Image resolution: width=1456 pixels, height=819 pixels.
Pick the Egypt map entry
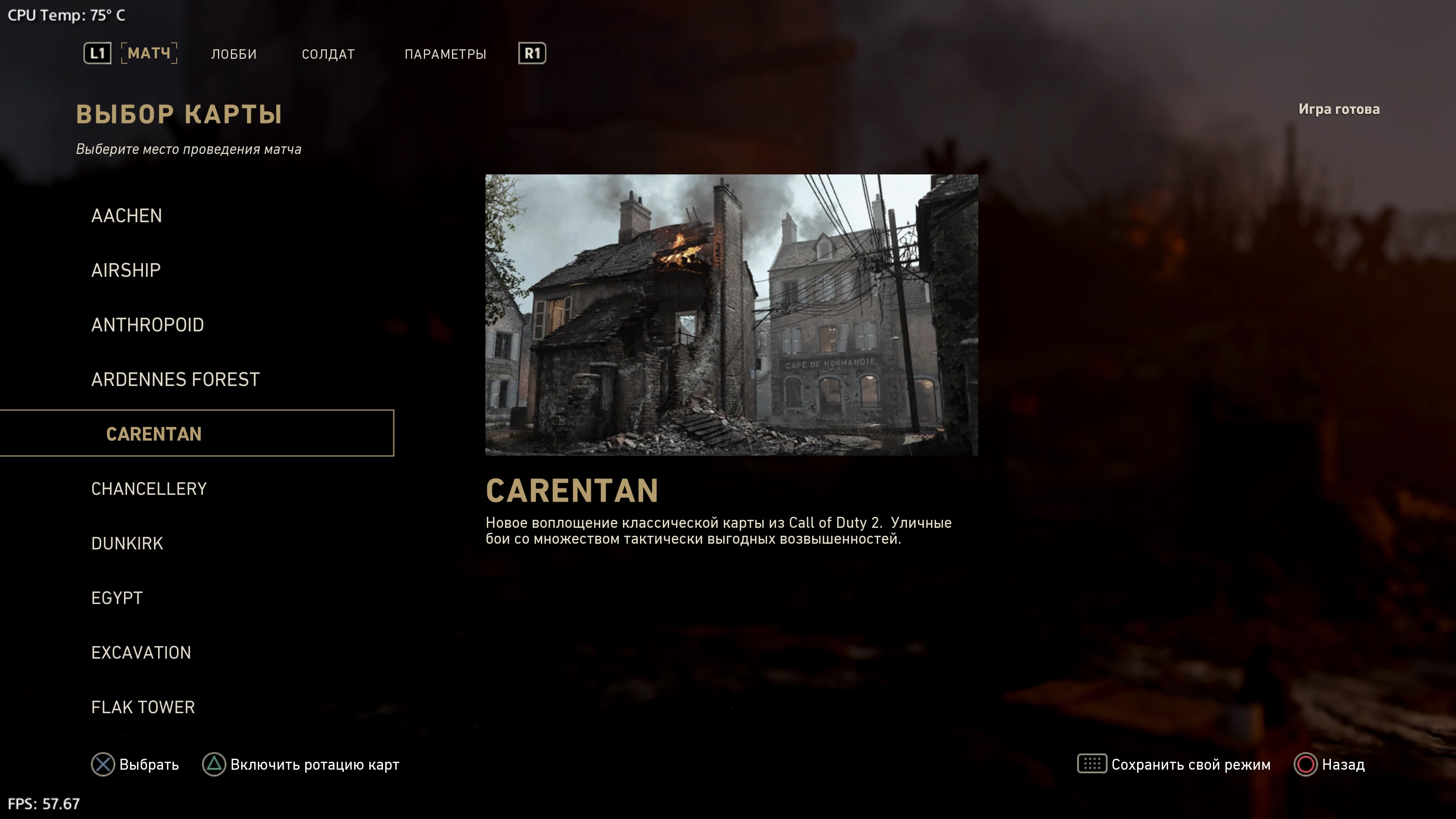pyautogui.click(x=117, y=598)
